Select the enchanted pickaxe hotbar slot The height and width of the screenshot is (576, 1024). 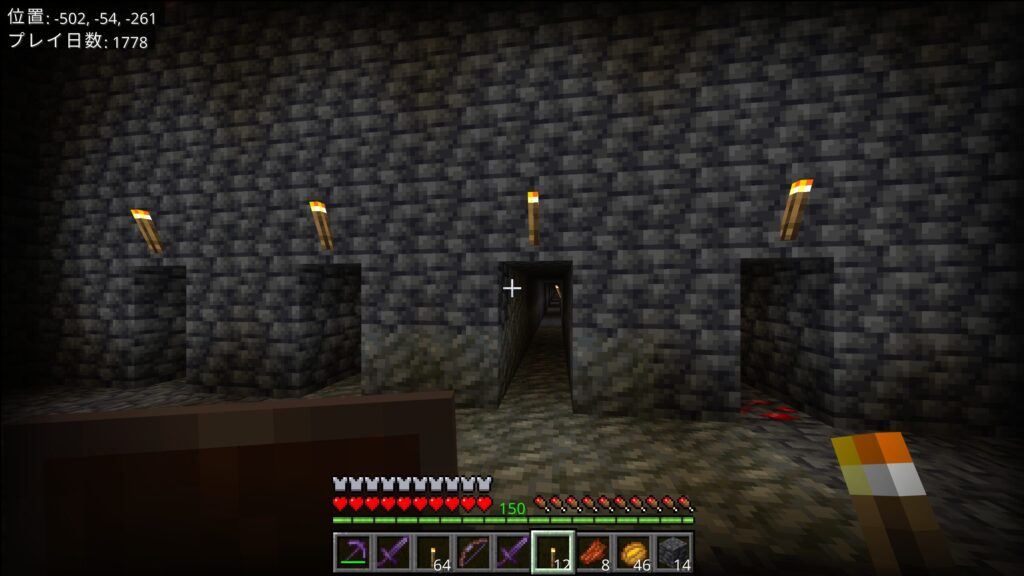click(x=352, y=552)
